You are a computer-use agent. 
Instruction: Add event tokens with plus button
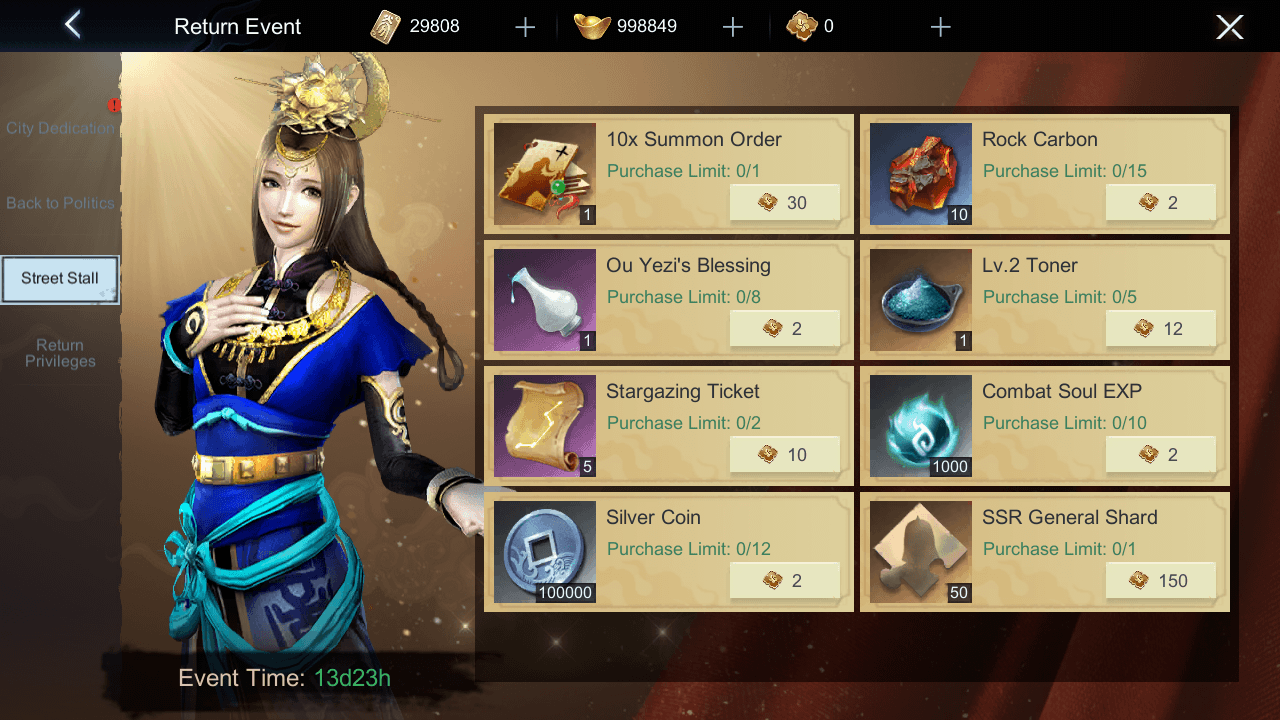click(940, 27)
